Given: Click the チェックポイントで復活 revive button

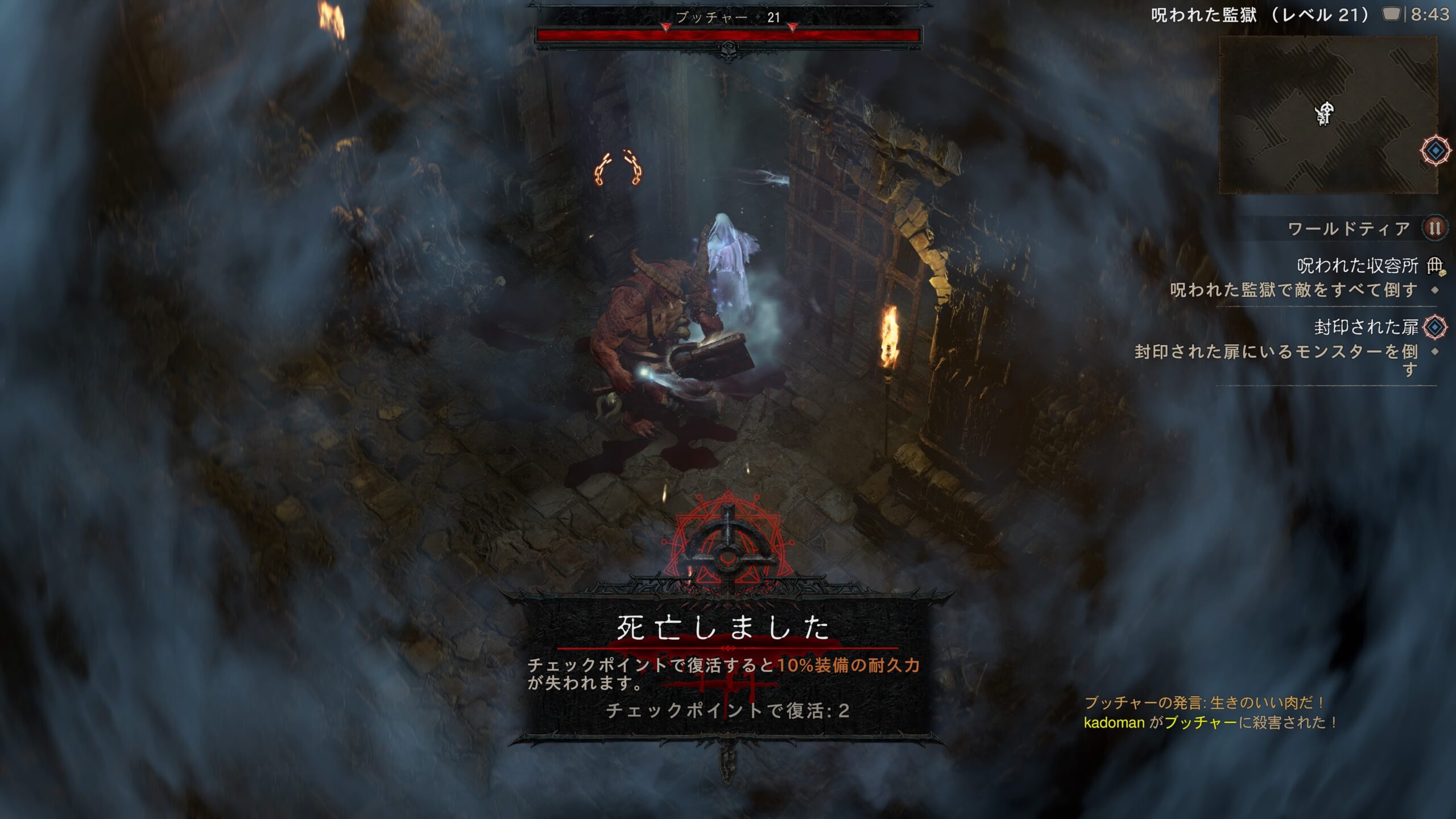Looking at the screenshot, I should pos(727,710).
